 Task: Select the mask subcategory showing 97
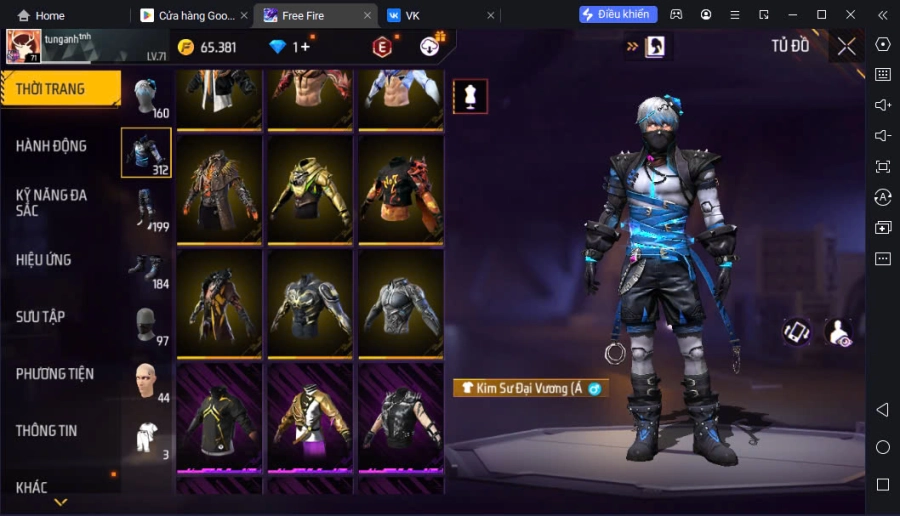click(x=147, y=325)
